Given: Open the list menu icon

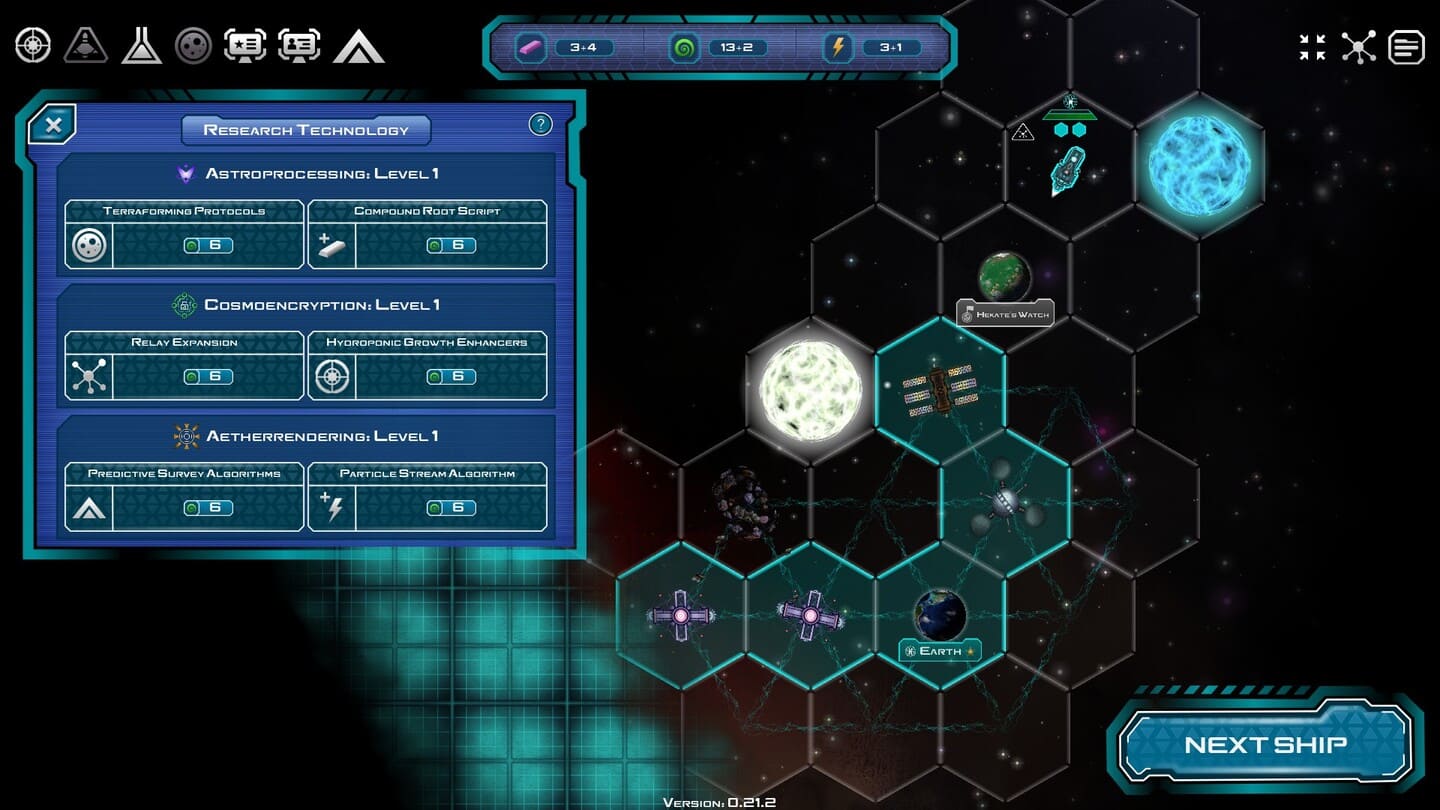Looking at the screenshot, I should 1406,47.
